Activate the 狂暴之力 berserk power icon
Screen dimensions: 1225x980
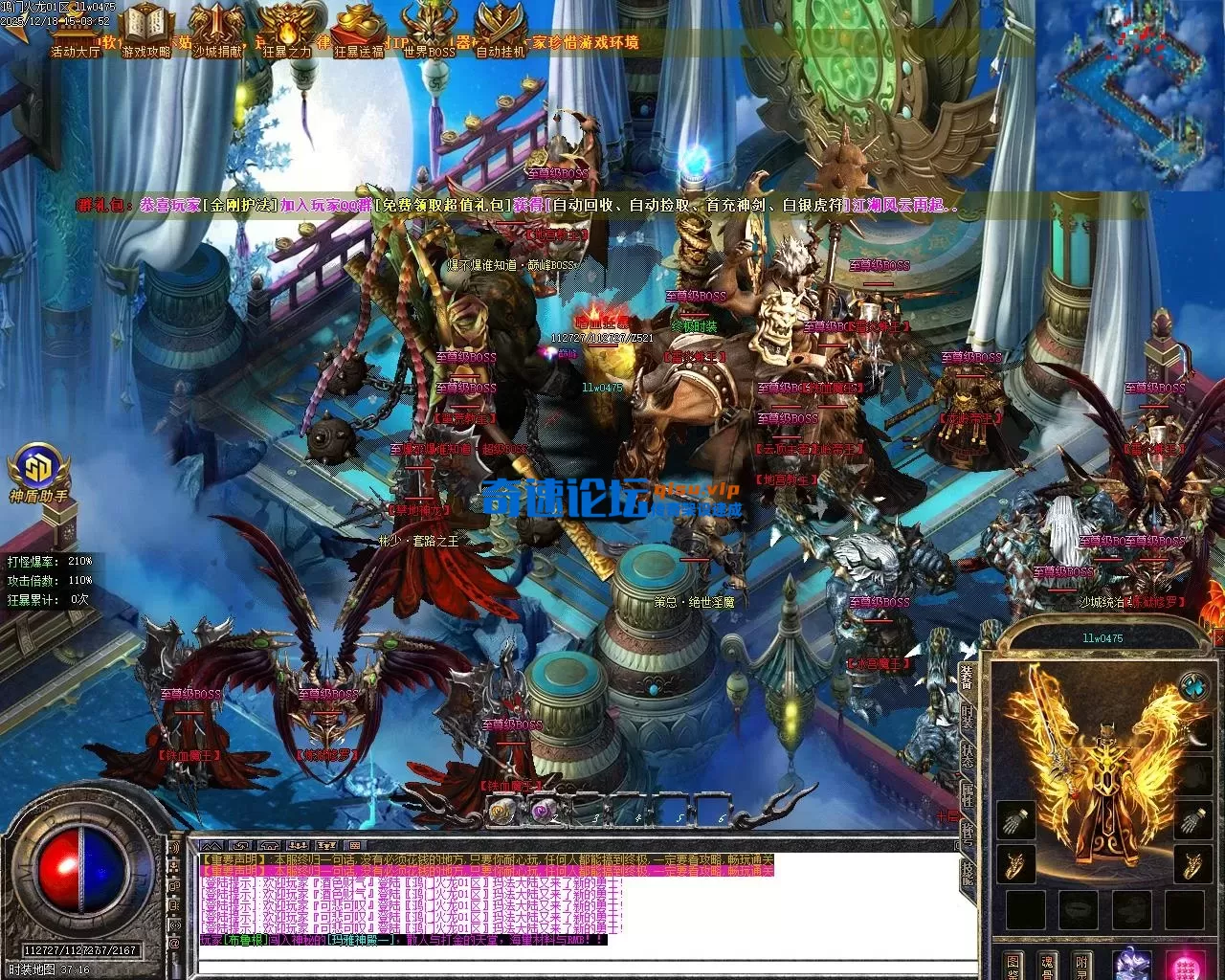(x=286, y=29)
